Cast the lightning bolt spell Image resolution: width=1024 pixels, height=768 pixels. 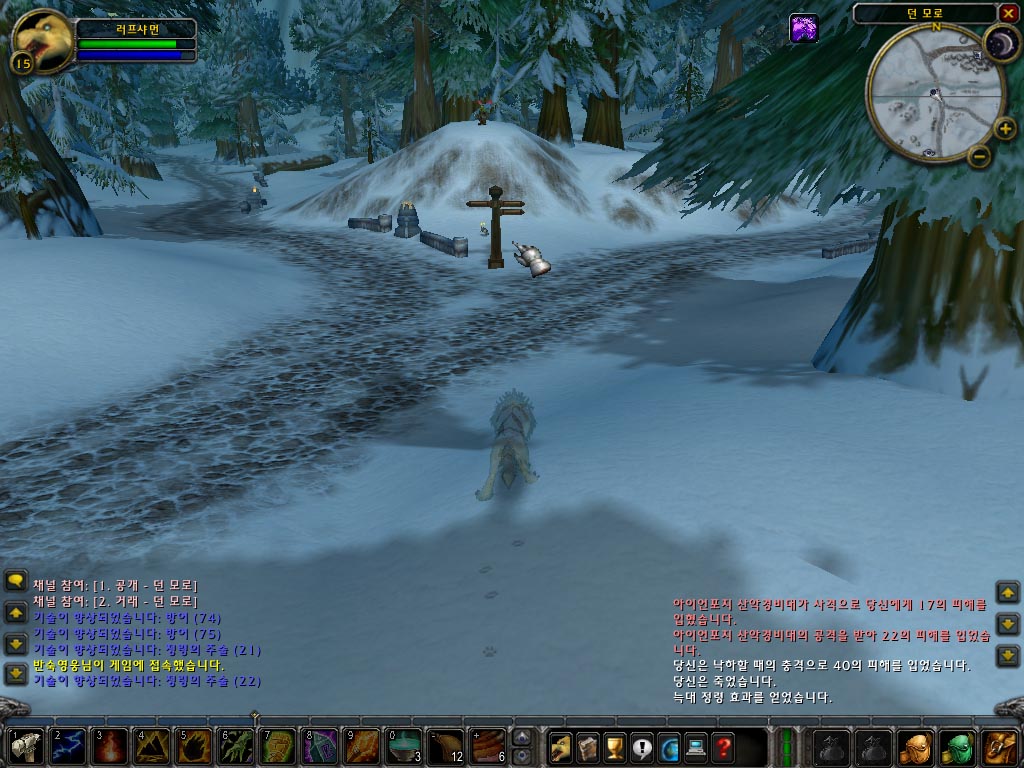click(x=67, y=747)
